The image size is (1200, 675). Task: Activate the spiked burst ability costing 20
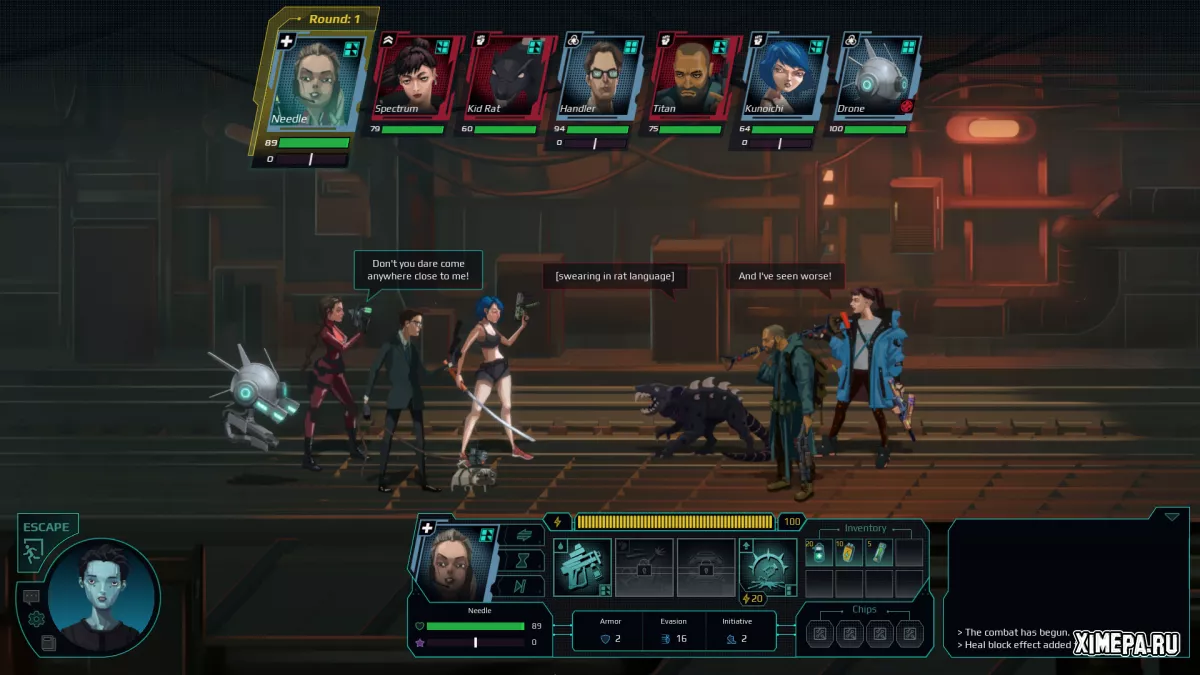768,567
